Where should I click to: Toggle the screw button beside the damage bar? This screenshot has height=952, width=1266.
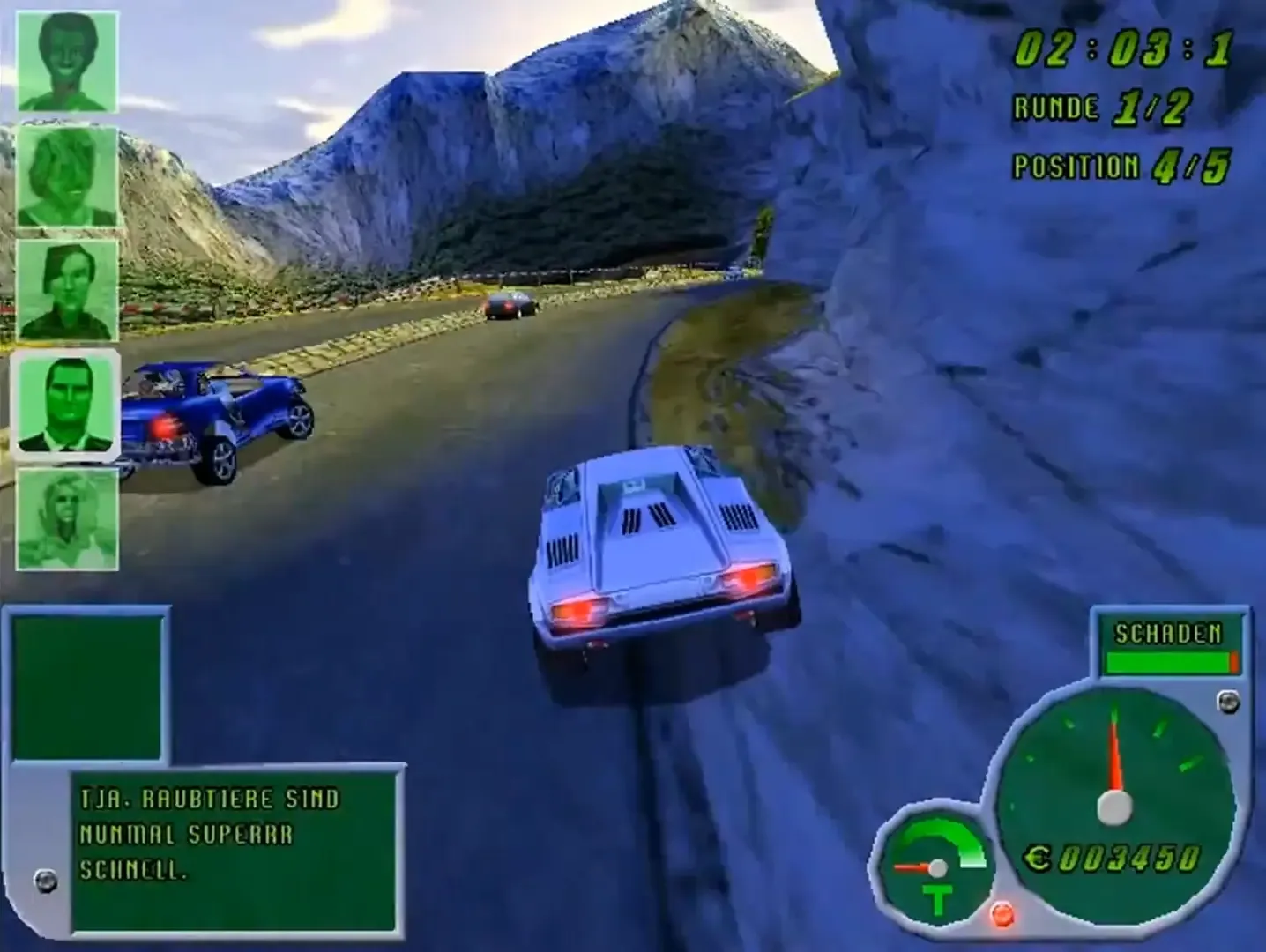(1228, 703)
